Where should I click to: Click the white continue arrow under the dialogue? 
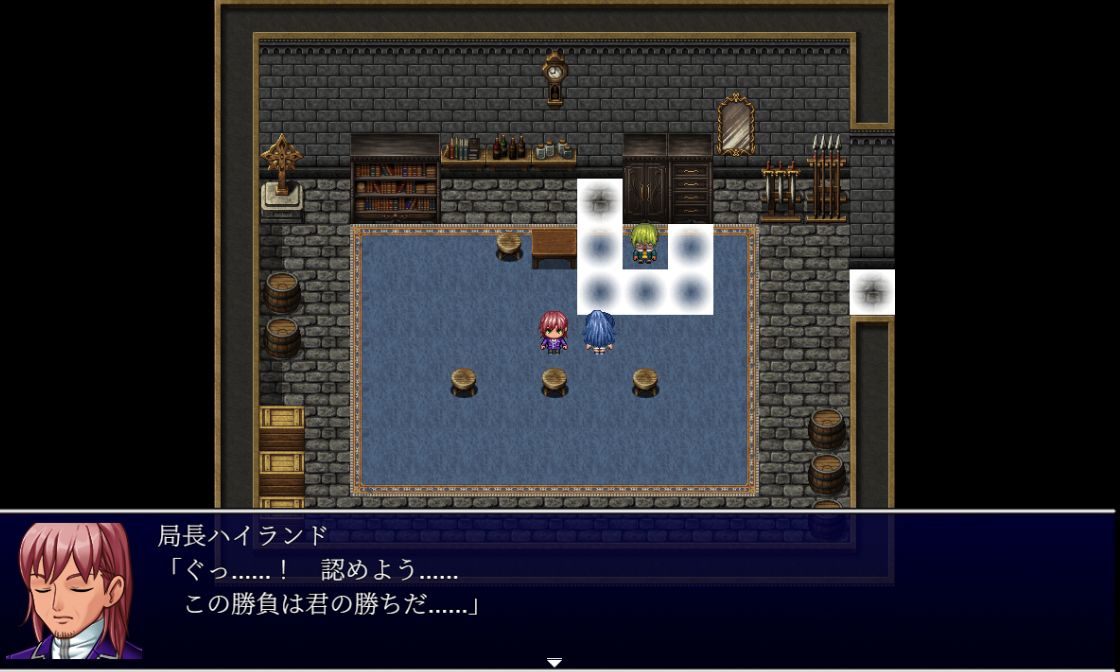[x=554, y=662]
